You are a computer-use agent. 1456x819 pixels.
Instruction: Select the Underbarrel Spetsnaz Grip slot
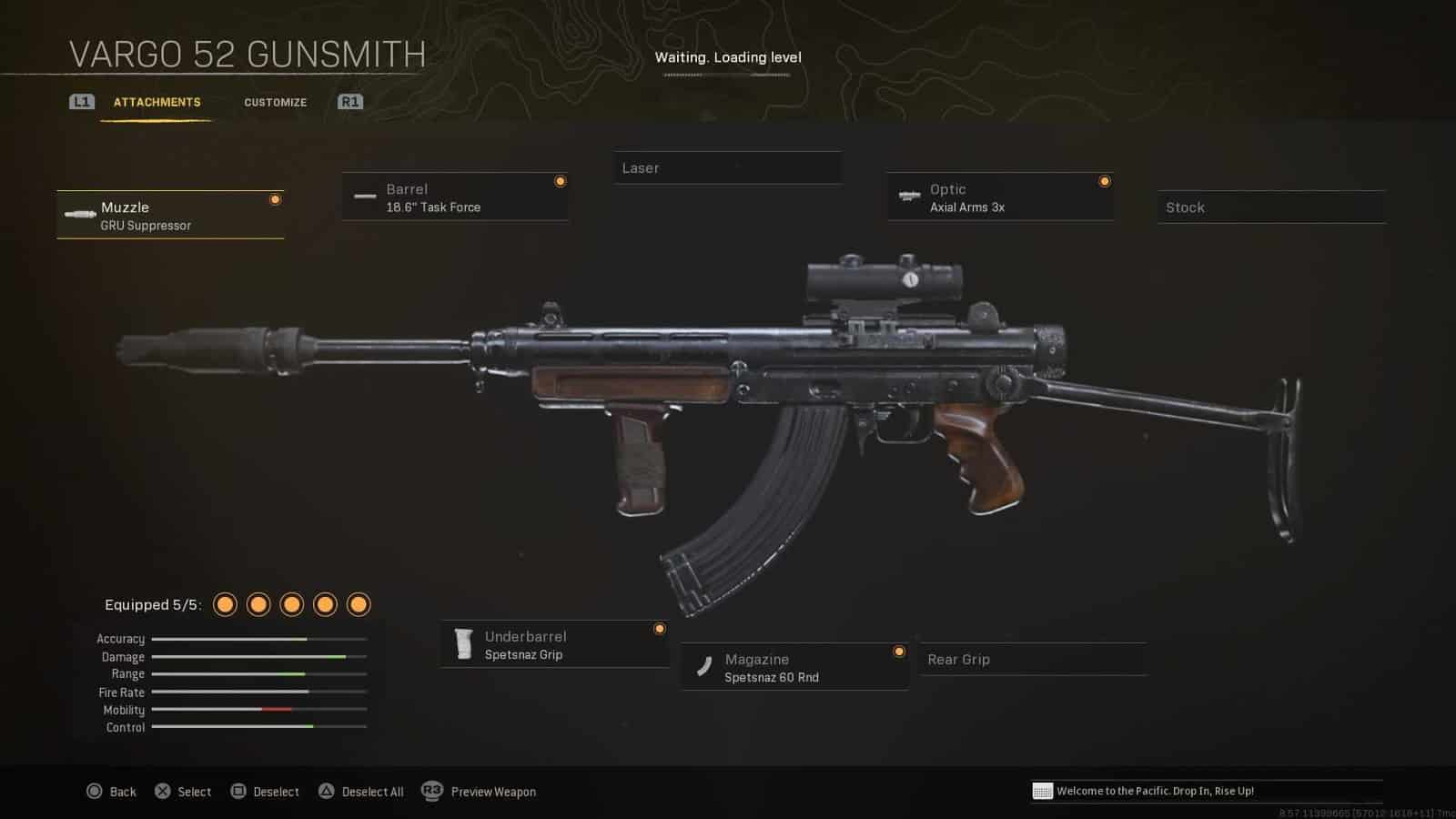point(554,645)
